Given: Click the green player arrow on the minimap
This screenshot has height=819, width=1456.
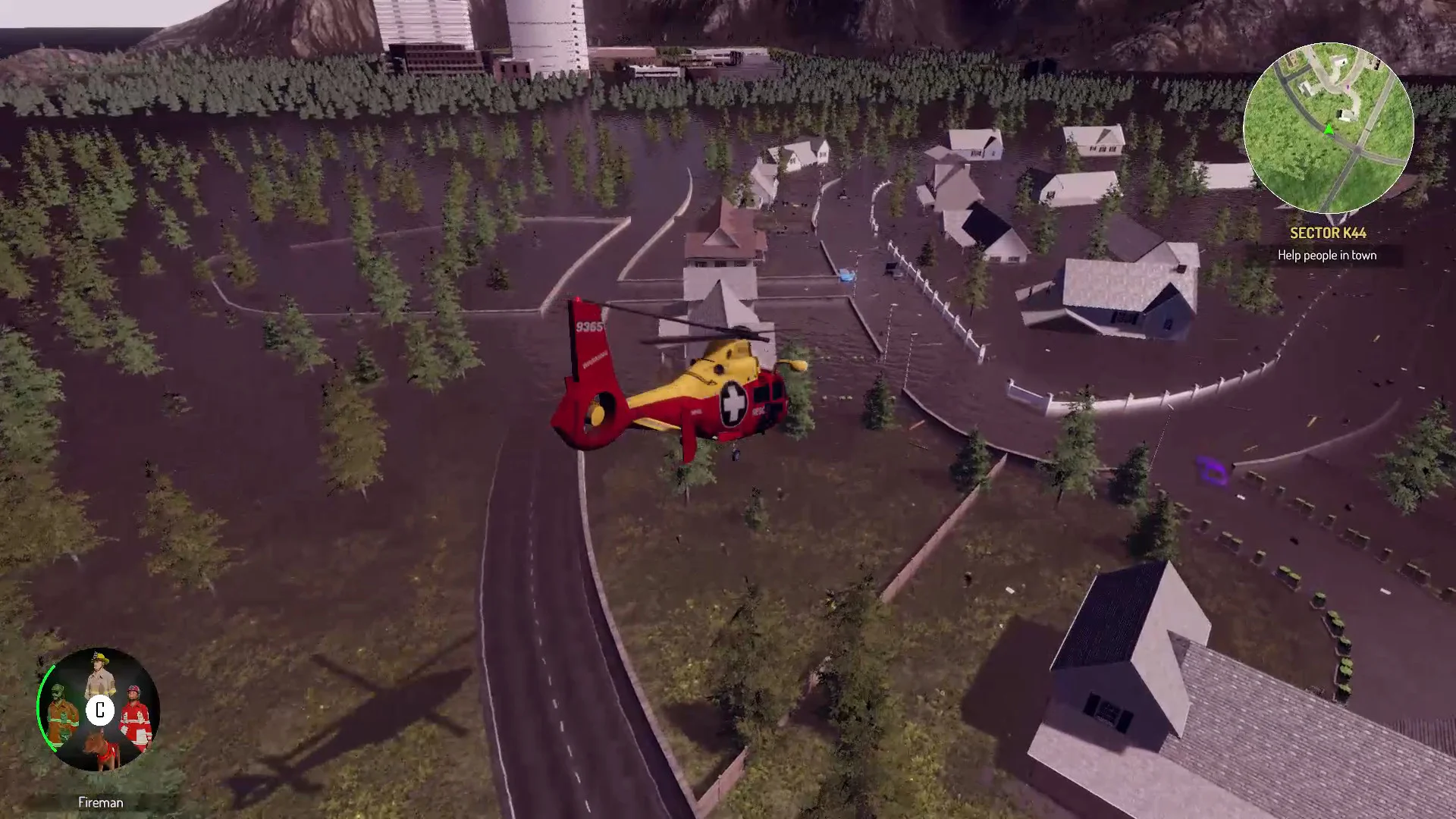Looking at the screenshot, I should click(x=1329, y=129).
